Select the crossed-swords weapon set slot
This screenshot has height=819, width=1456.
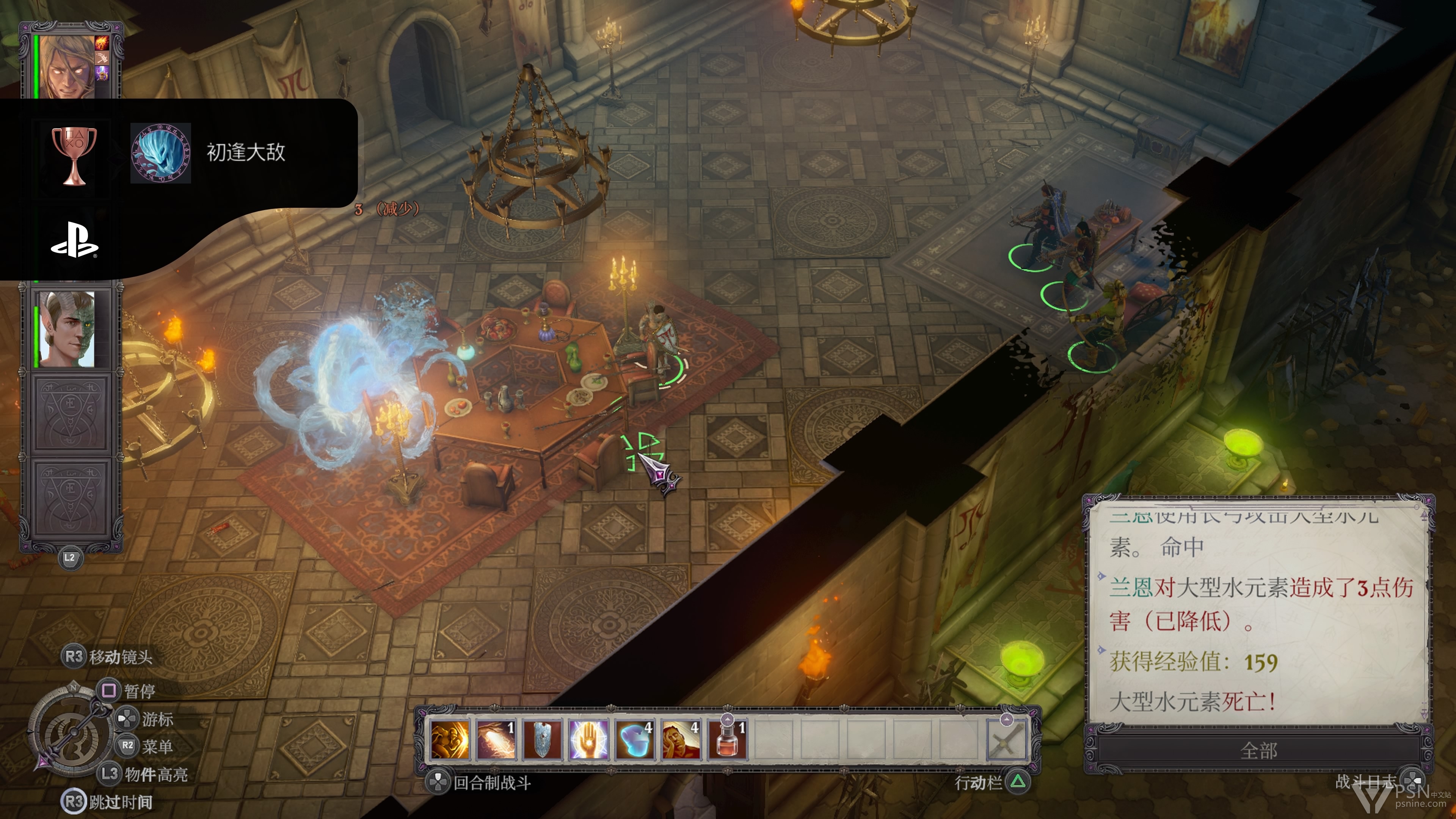1006,741
